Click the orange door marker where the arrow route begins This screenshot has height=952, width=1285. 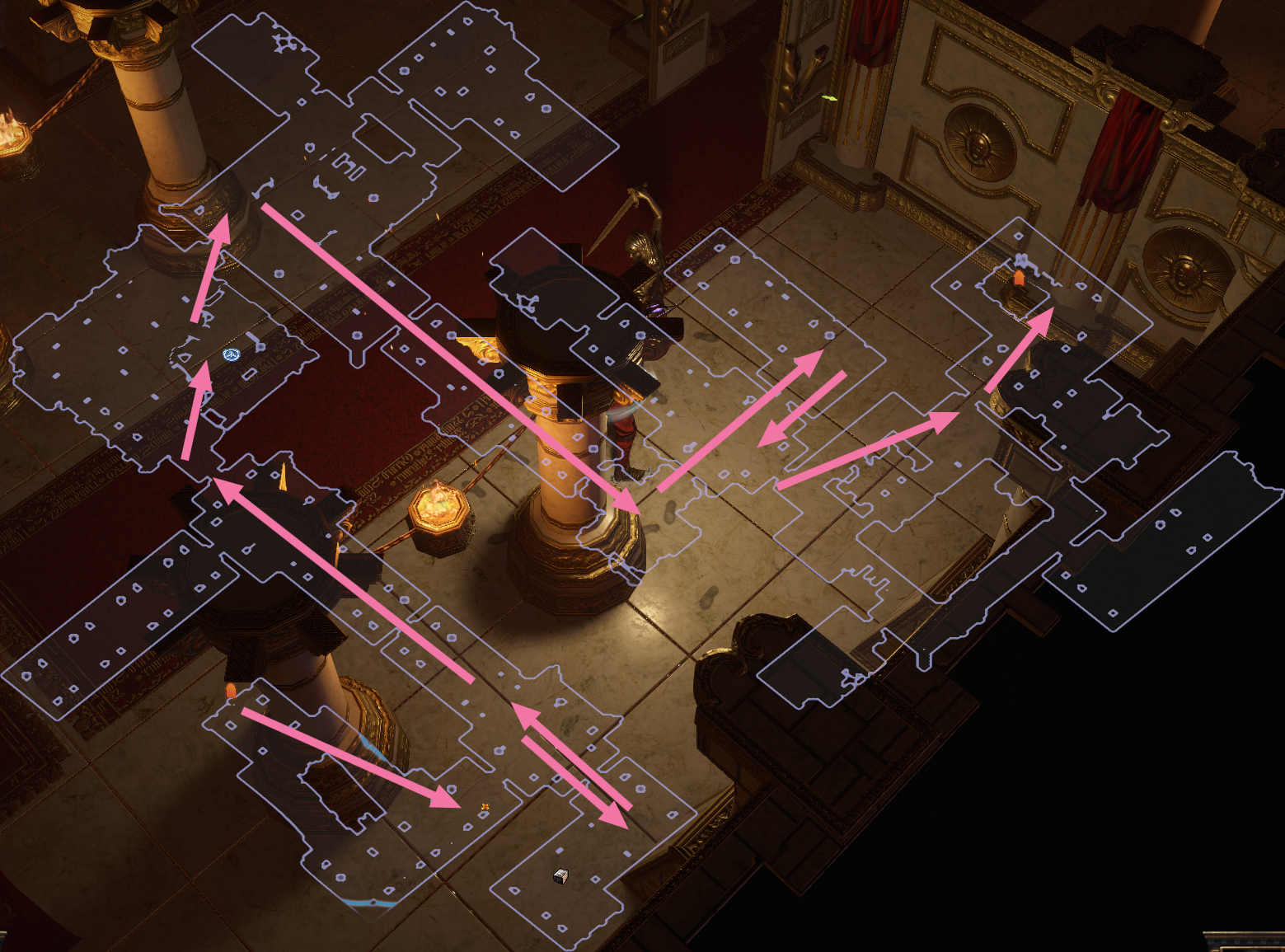tap(232, 691)
